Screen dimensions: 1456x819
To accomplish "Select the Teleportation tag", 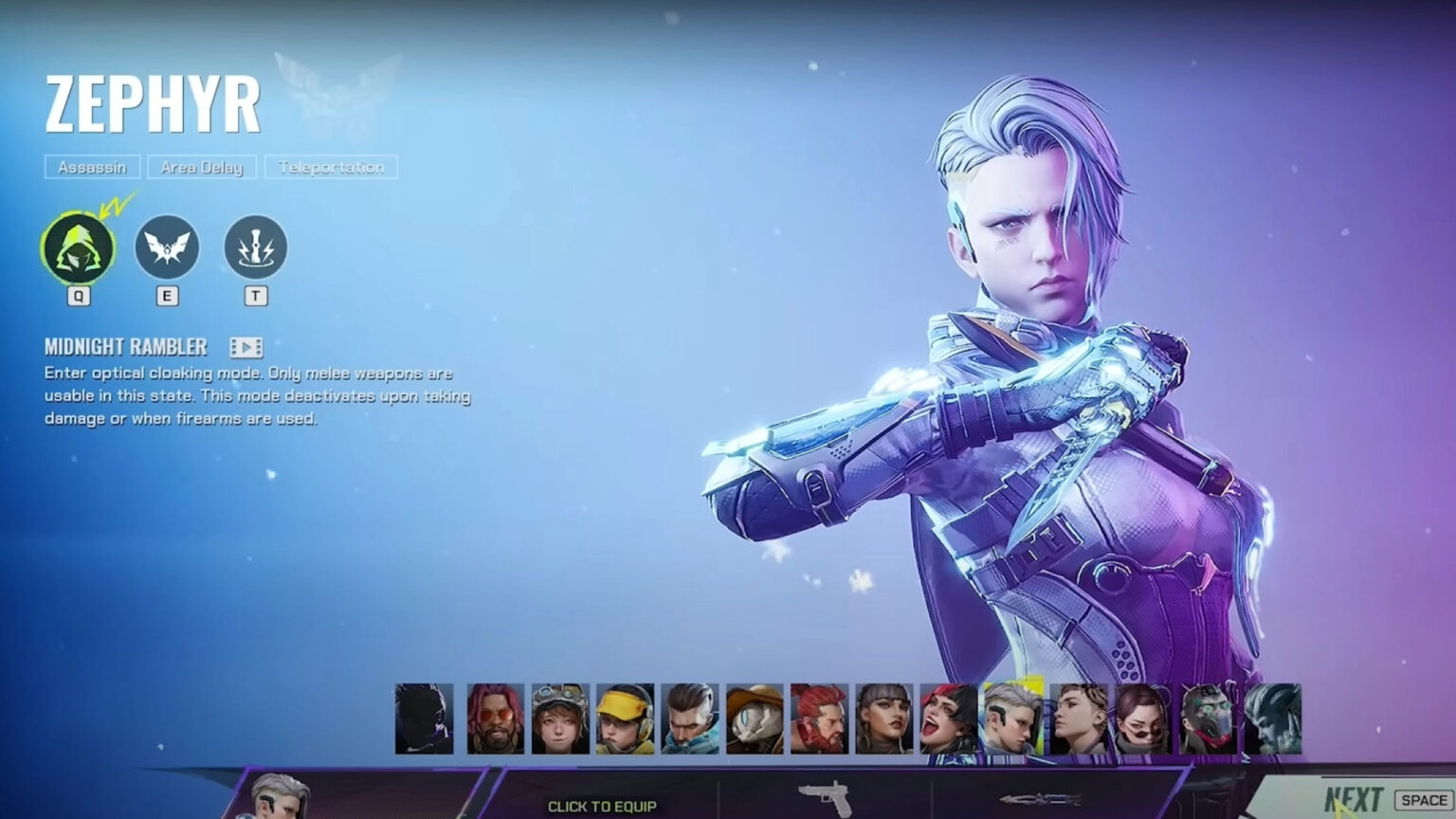I will 330,168.
